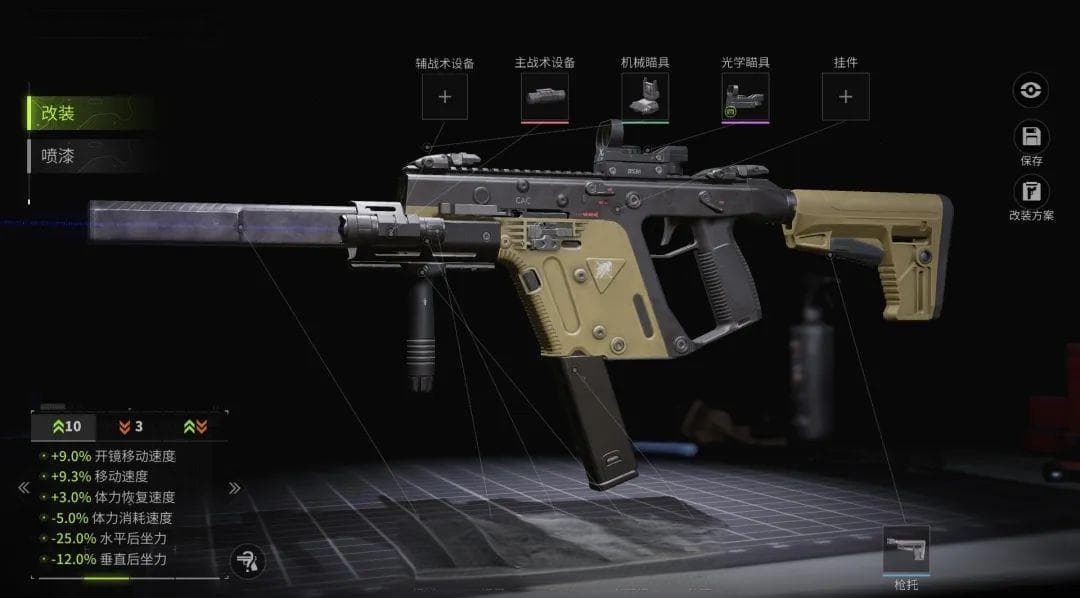Show the 3 reduced stats tab
Screen dimensions: 1080x598
coord(131,426)
